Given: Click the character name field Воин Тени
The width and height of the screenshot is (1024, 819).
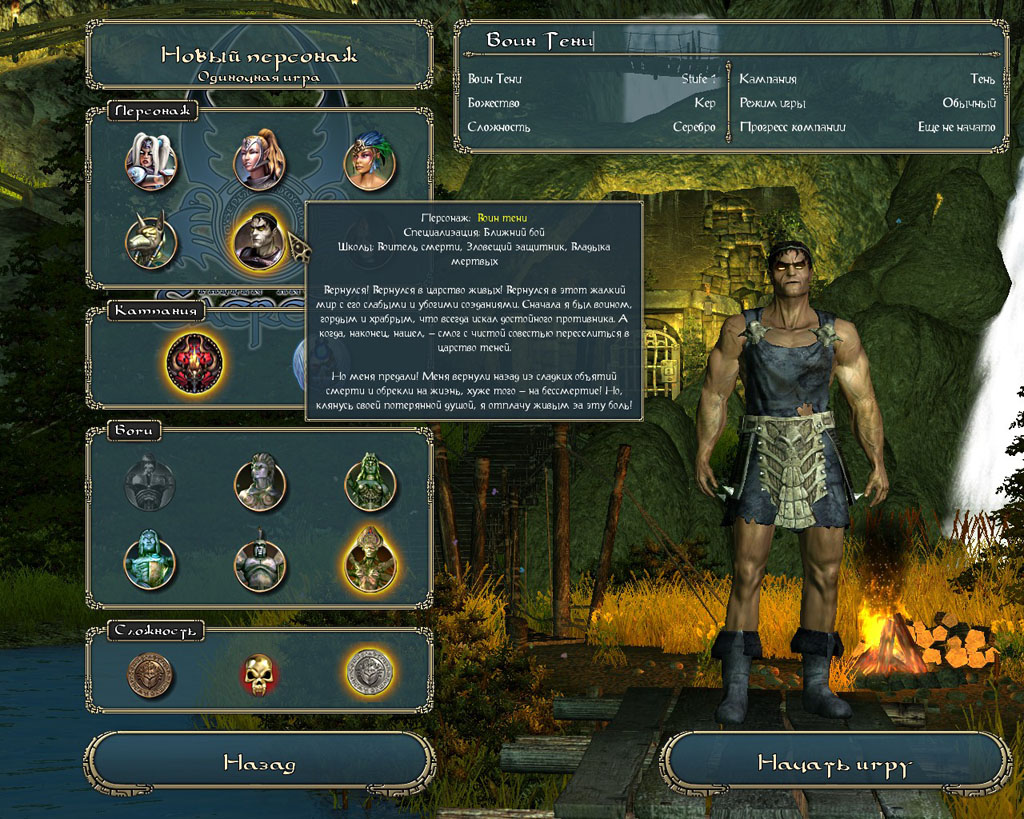Looking at the screenshot, I should [730, 41].
